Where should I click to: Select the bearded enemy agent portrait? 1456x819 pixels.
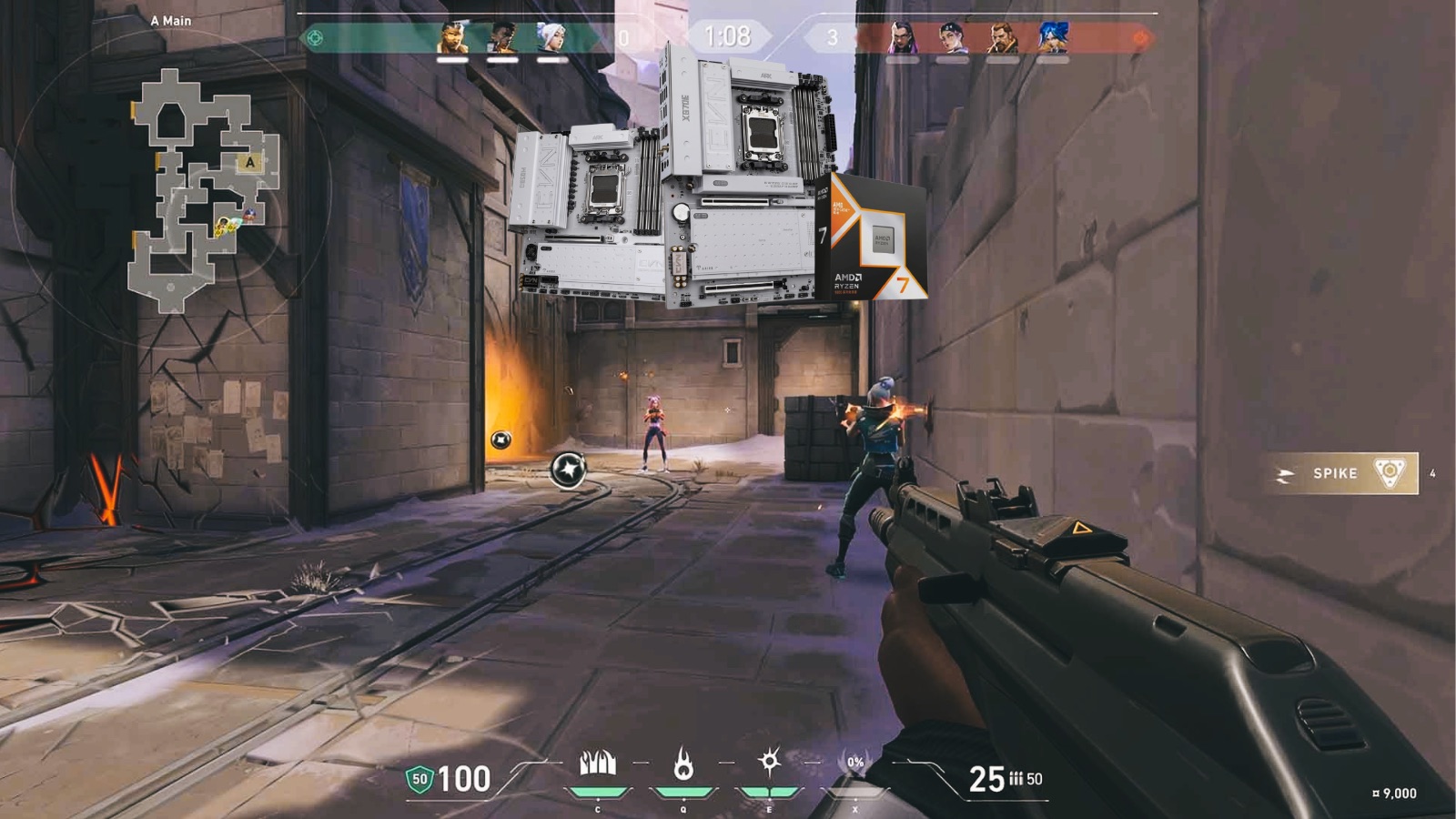point(1002,38)
